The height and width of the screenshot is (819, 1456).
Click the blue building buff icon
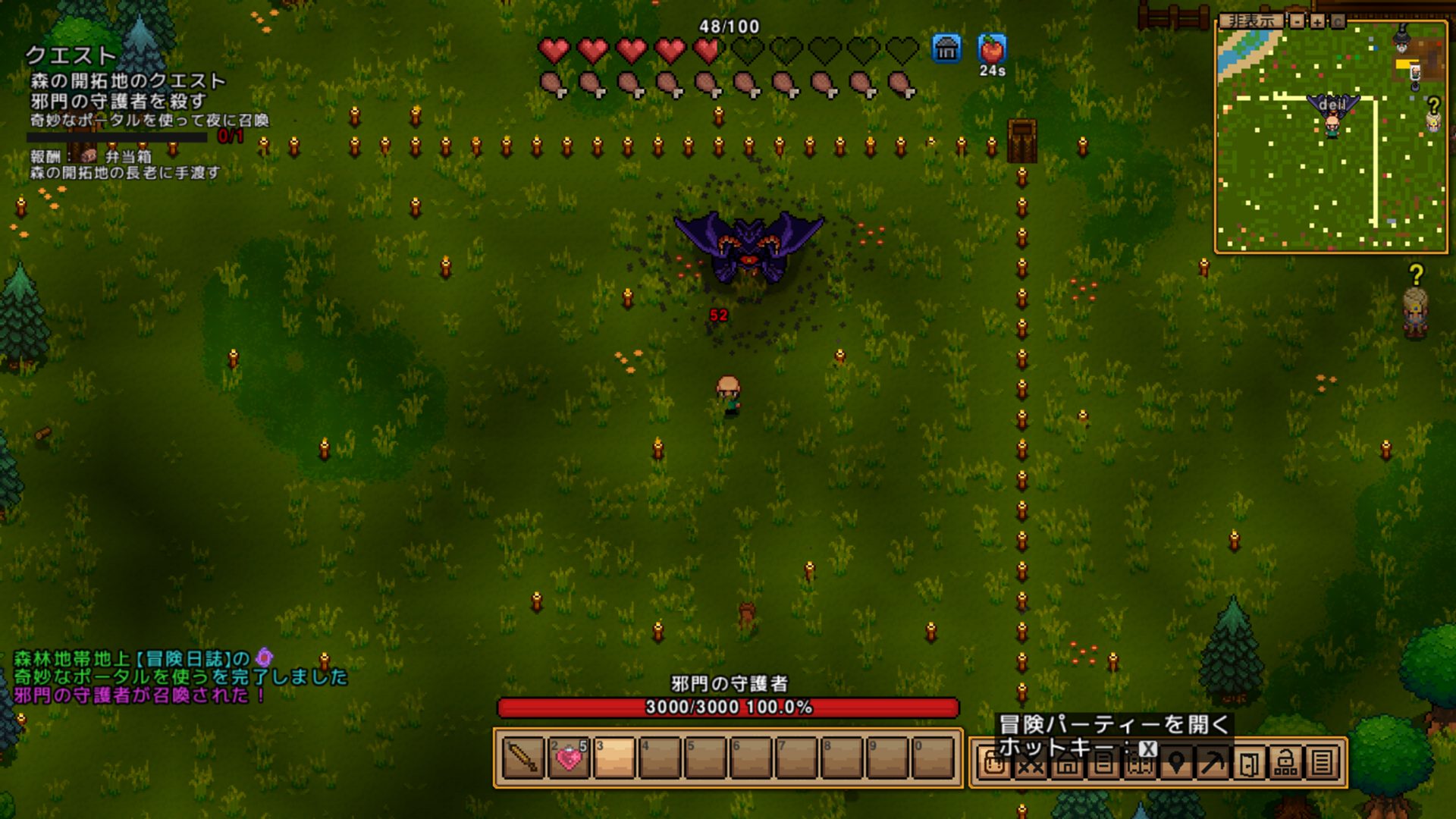click(x=946, y=49)
